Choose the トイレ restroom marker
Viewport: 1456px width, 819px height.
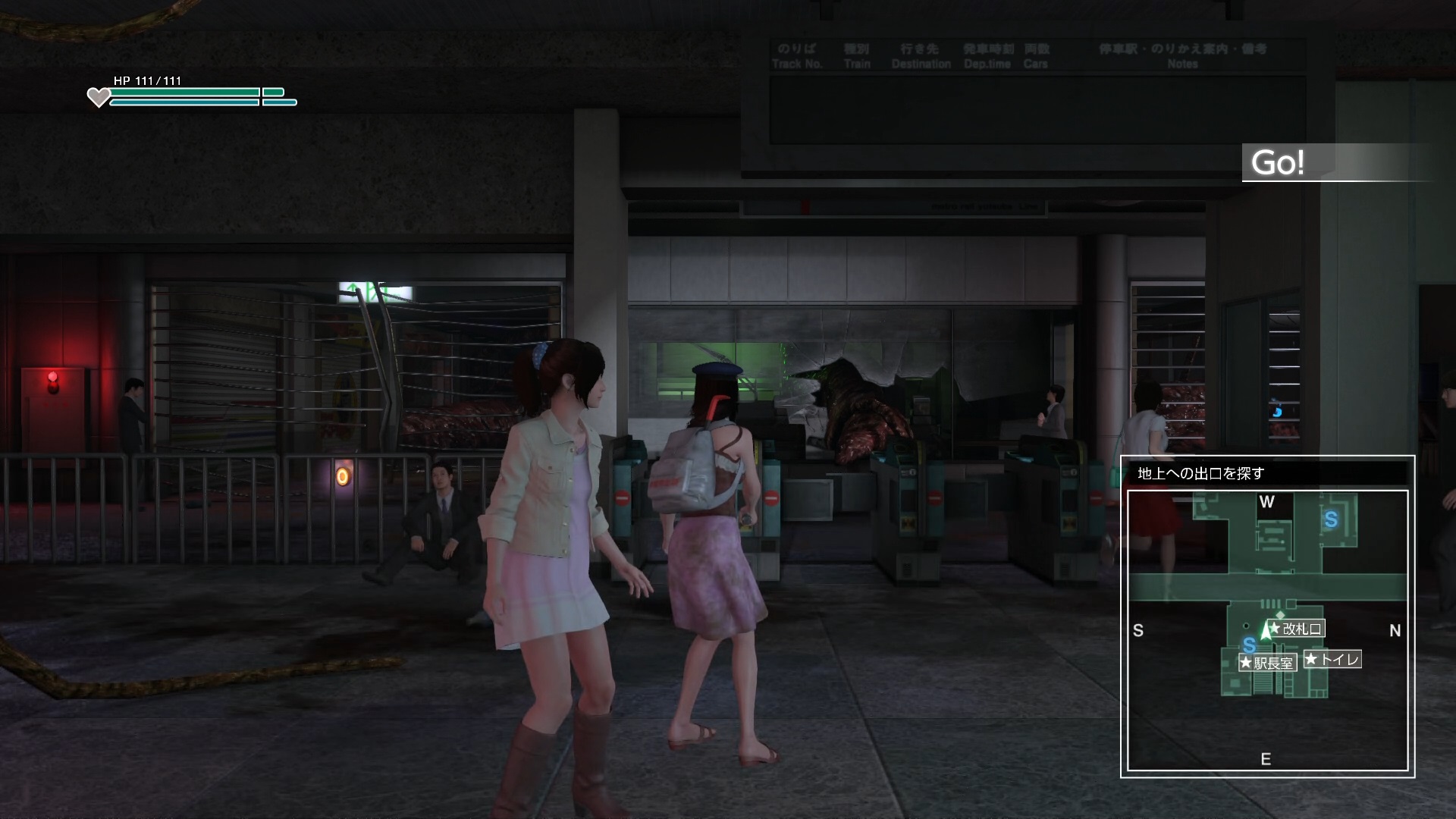pyautogui.click(x=1332, y=660)
